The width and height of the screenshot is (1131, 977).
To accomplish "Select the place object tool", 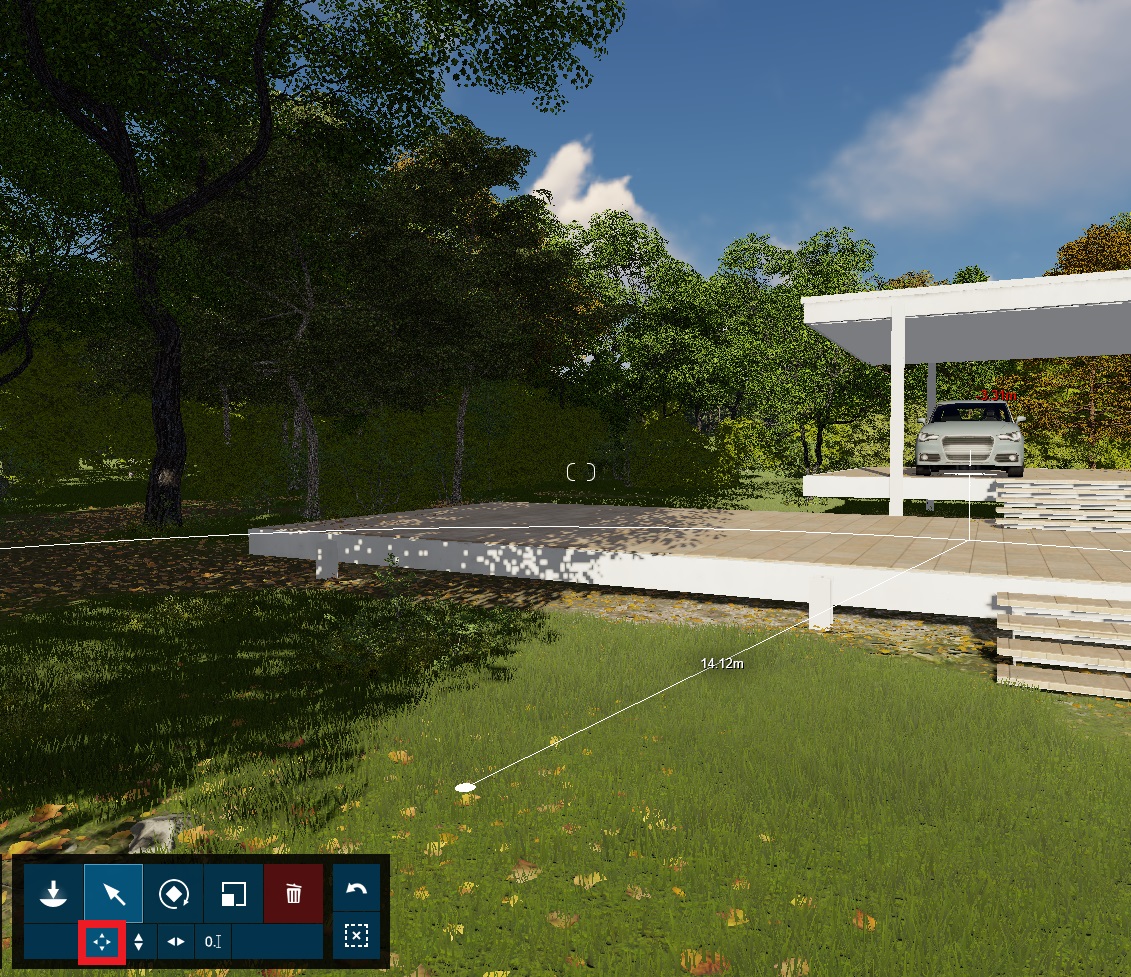I will (x=54, y=893).
